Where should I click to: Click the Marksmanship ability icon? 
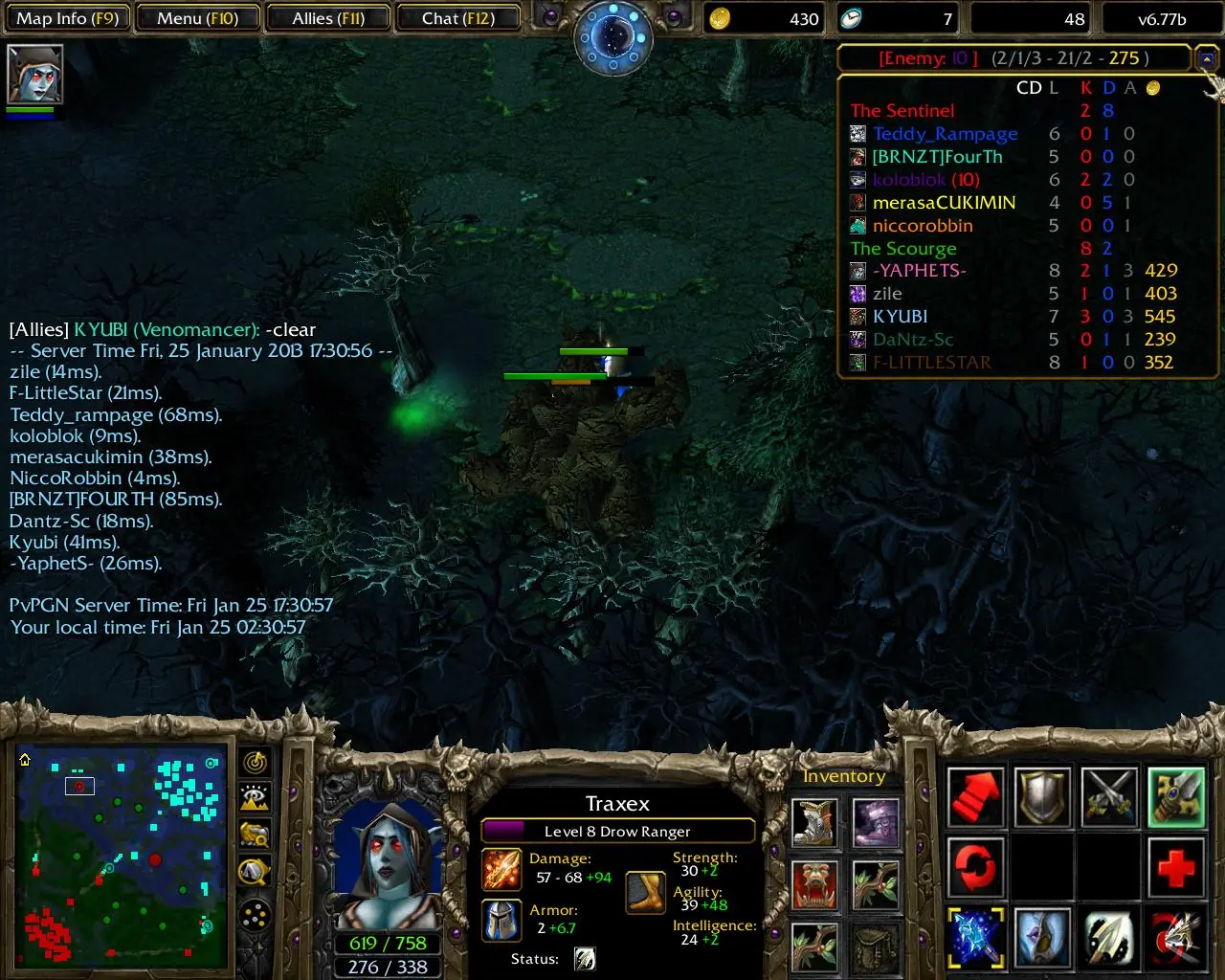[x=1176, y=938]
